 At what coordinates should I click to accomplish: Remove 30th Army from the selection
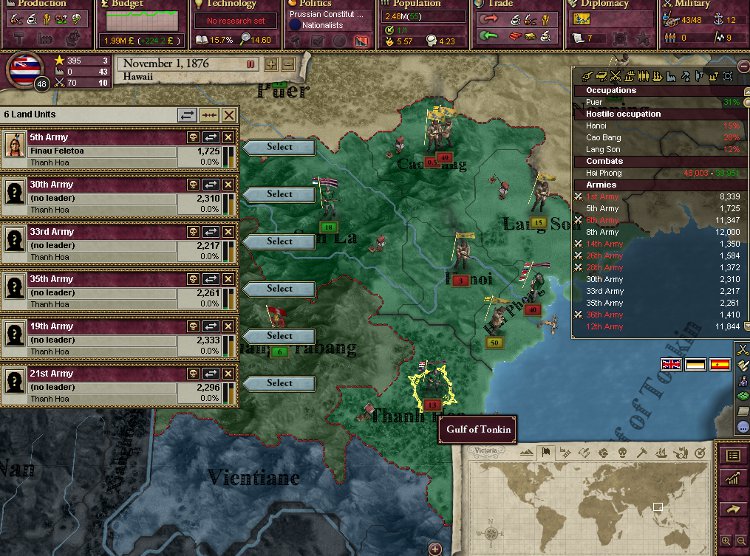(x=229, y=185)
